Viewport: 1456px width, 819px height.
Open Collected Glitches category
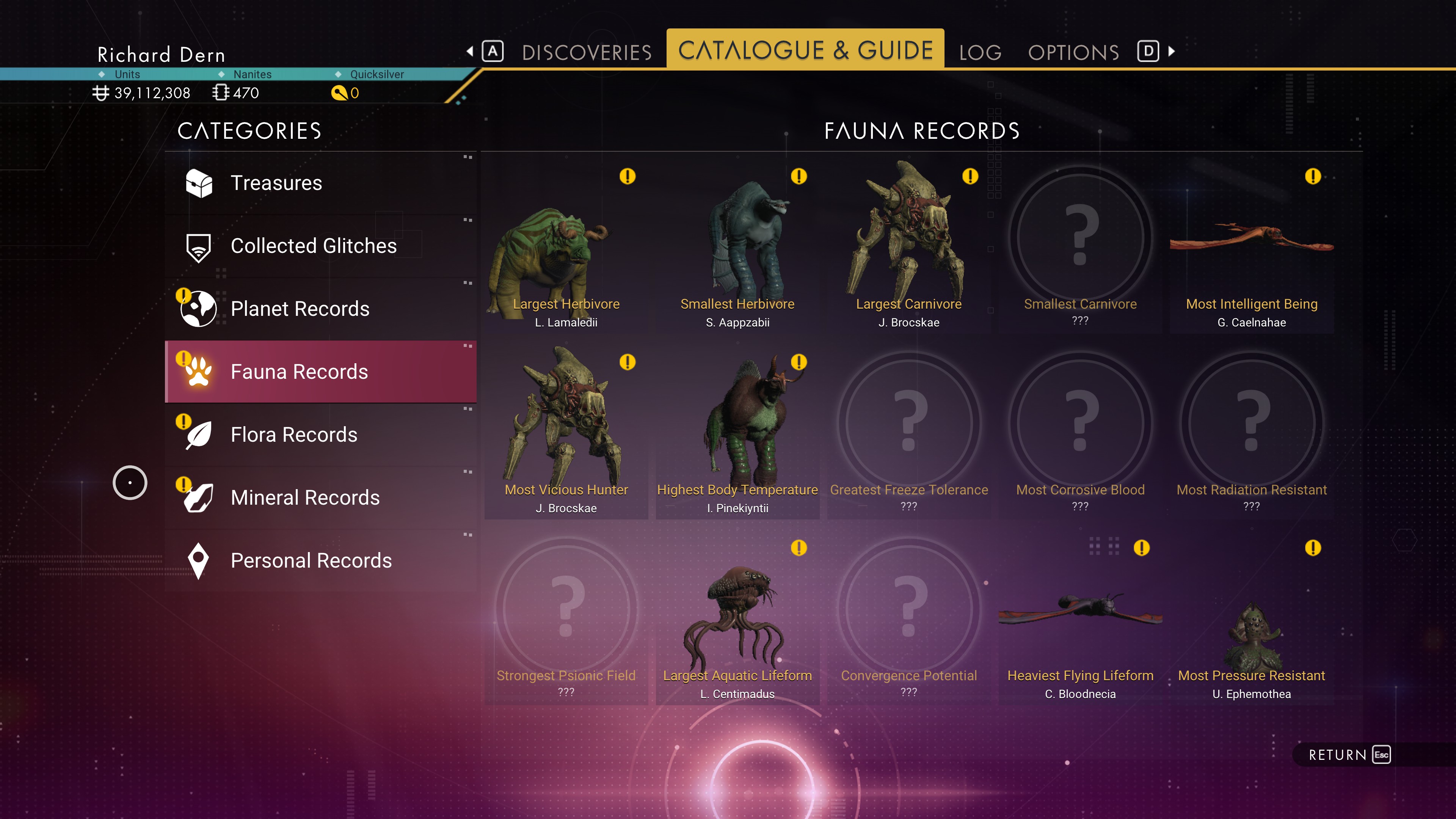(x=320, y=246)
